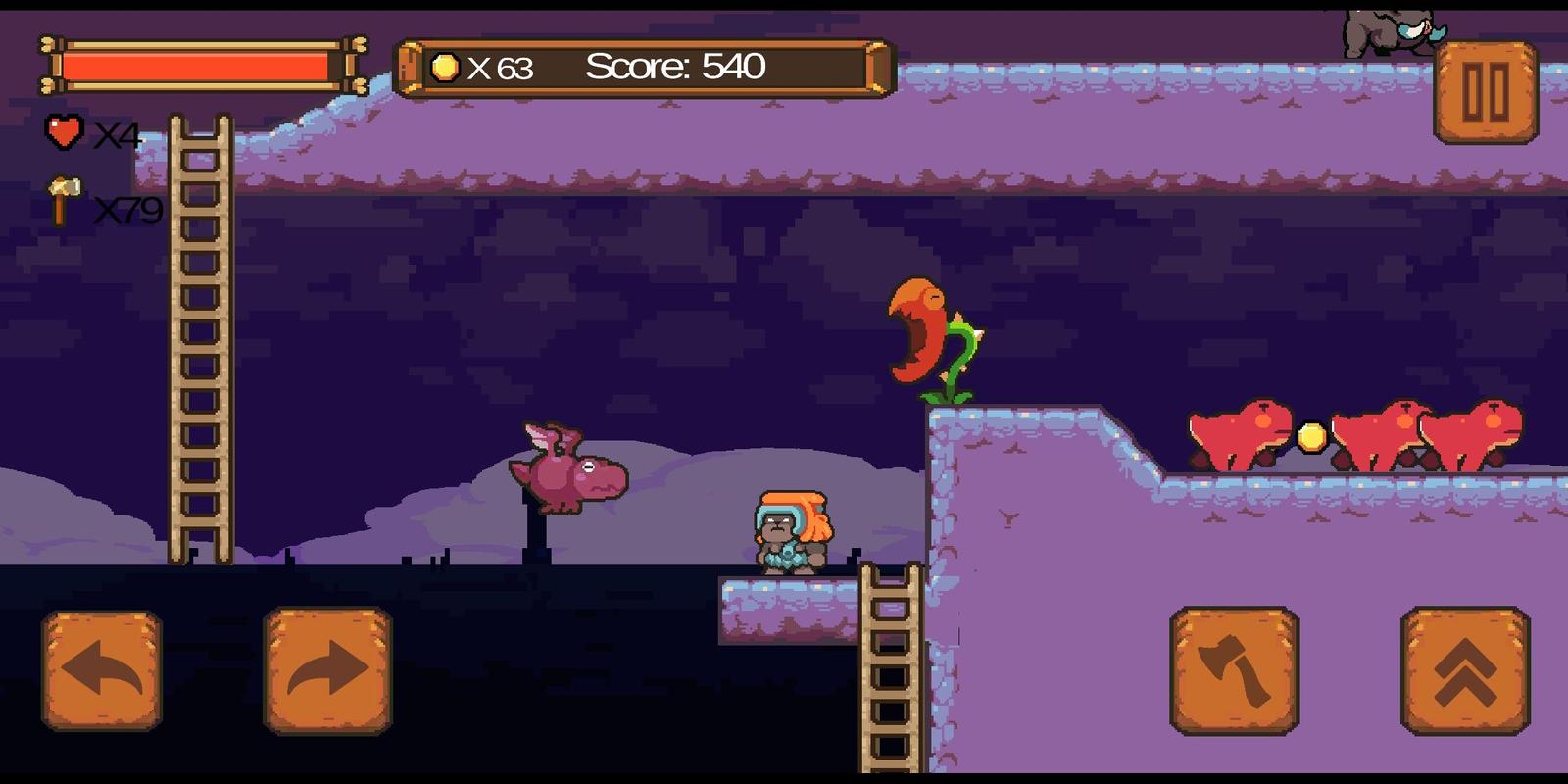Pause the game

(1486, 93)
